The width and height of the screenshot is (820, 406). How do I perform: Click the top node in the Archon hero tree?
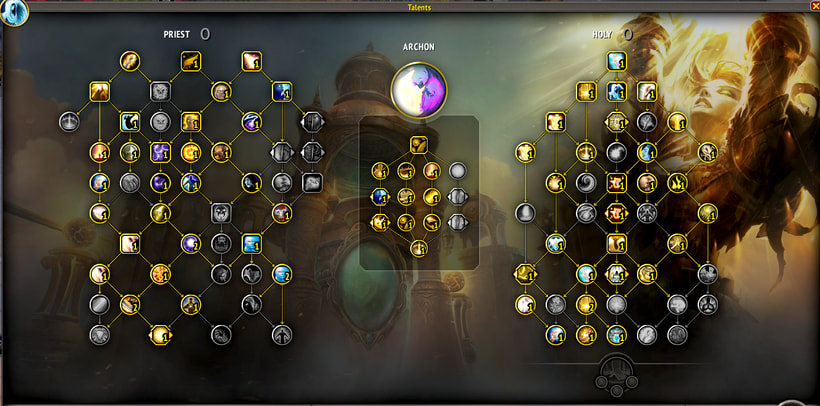(419, 144)
